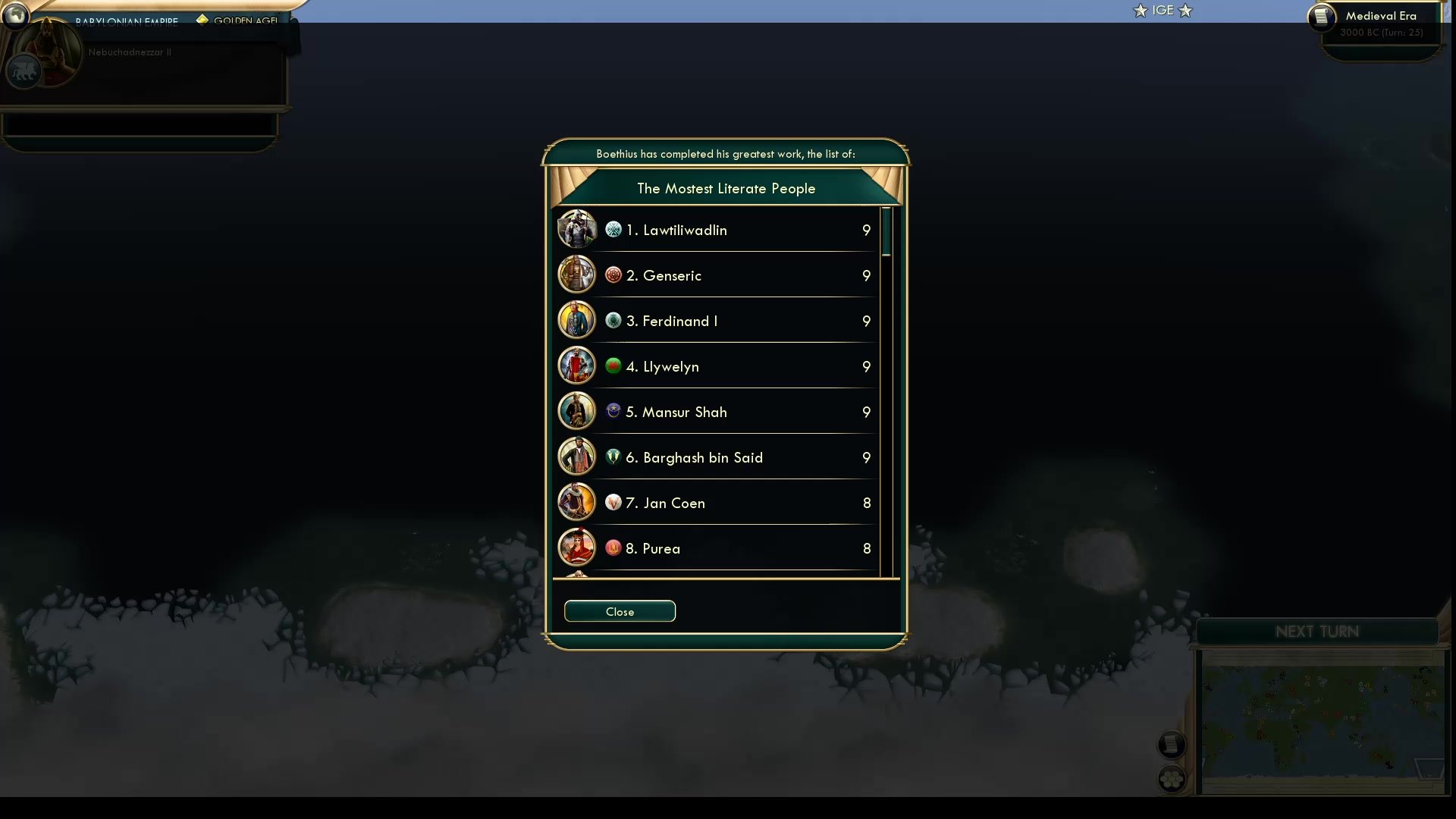
Task: Expand the Nebuchadnezzar II leader panel
Action: tap(144, 52)
